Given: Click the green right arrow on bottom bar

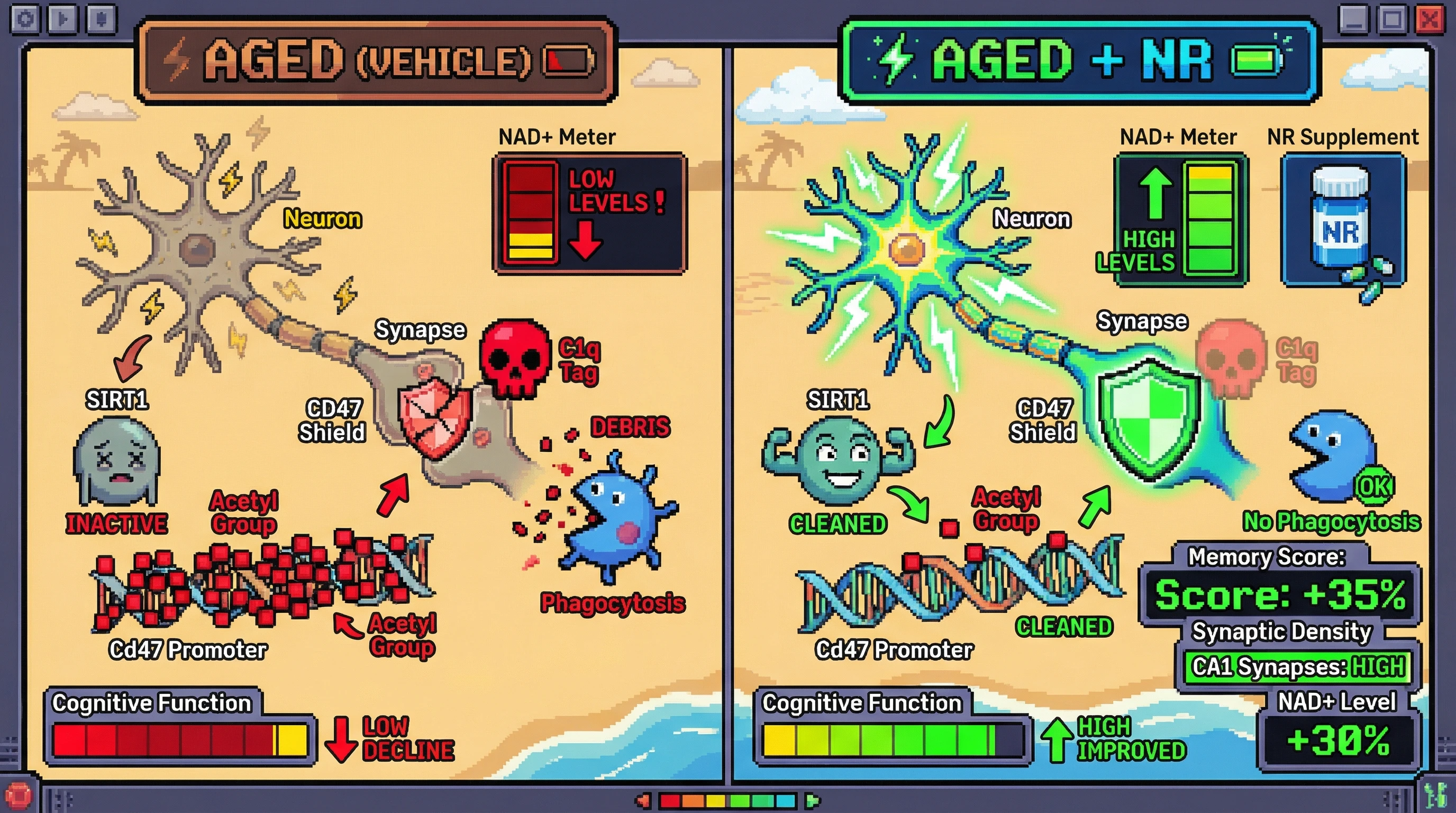Looking at the screenshot, I should coord(813,801).
